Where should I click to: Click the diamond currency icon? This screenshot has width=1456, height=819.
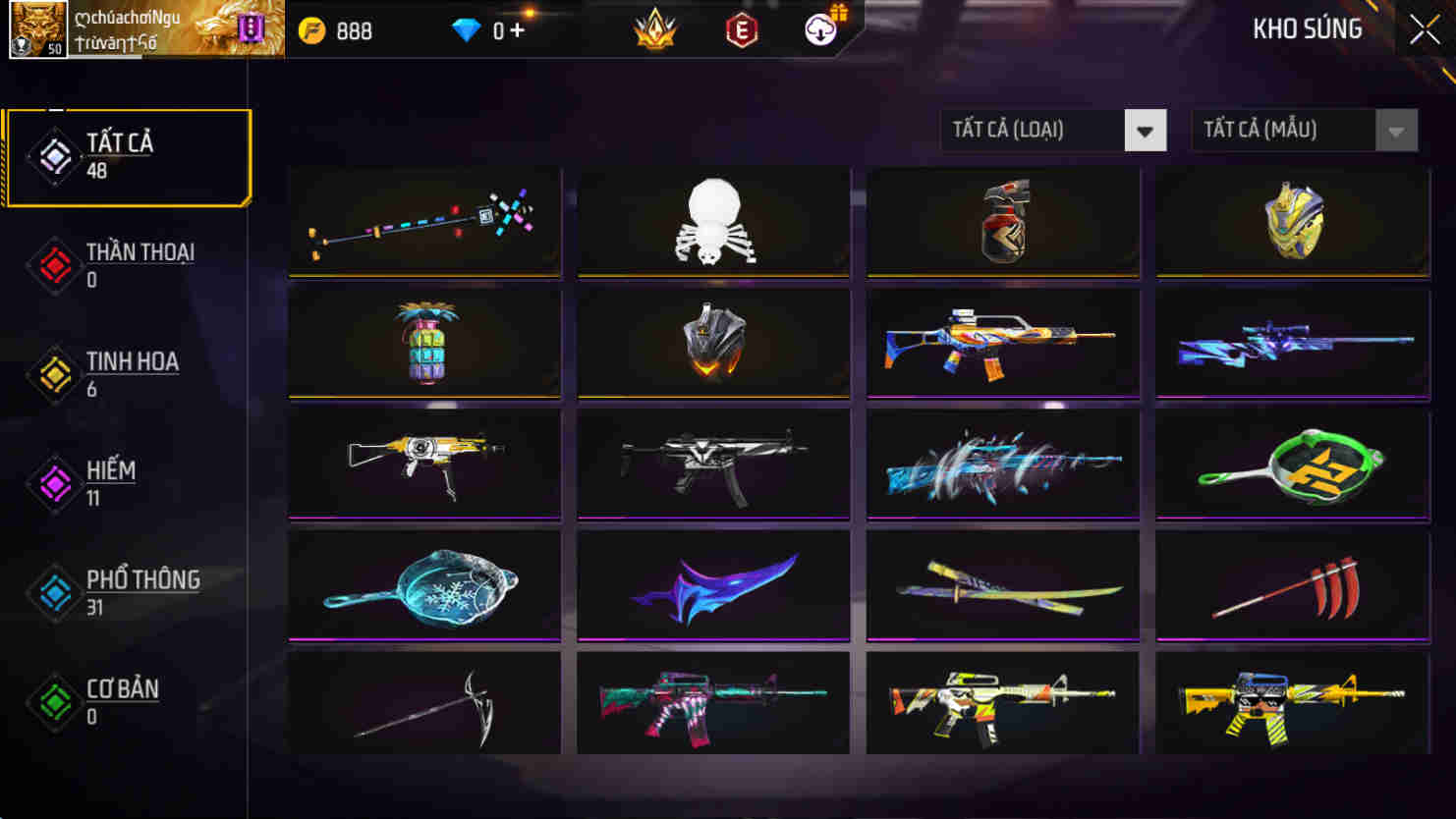466,30
